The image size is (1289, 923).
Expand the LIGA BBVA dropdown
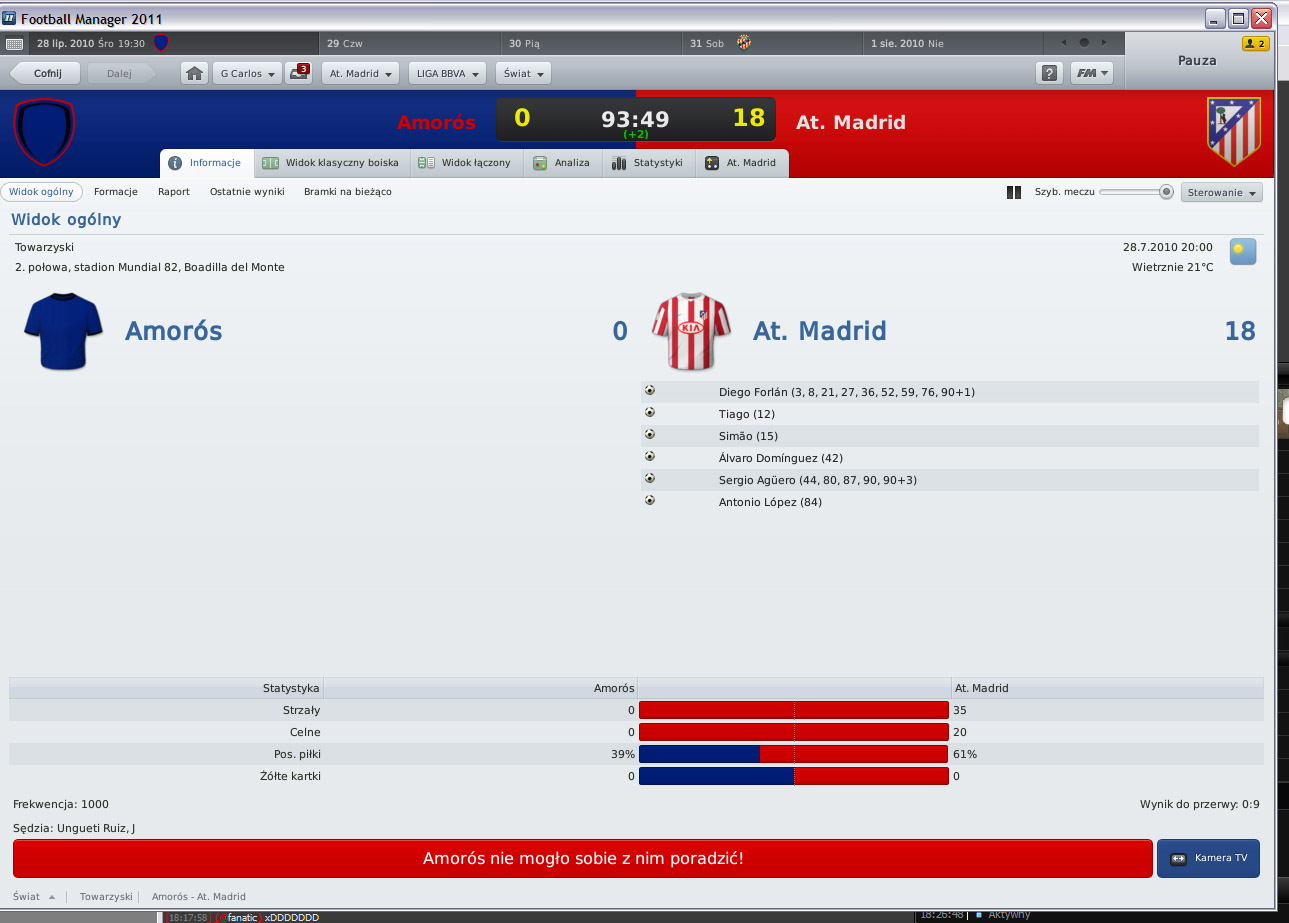pyautogui.click(x=447, y=73)
